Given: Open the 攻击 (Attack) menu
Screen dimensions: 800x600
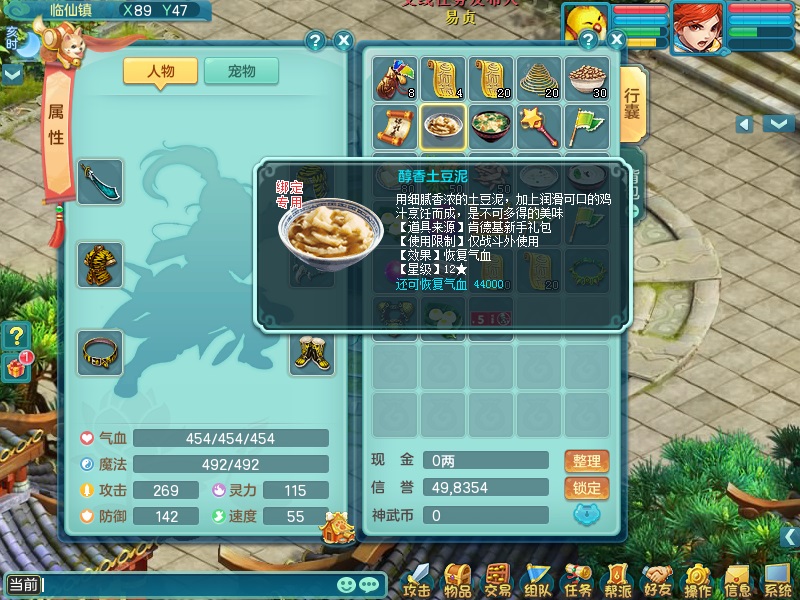Looking at the screenshot, I should [x=416, y=580].
